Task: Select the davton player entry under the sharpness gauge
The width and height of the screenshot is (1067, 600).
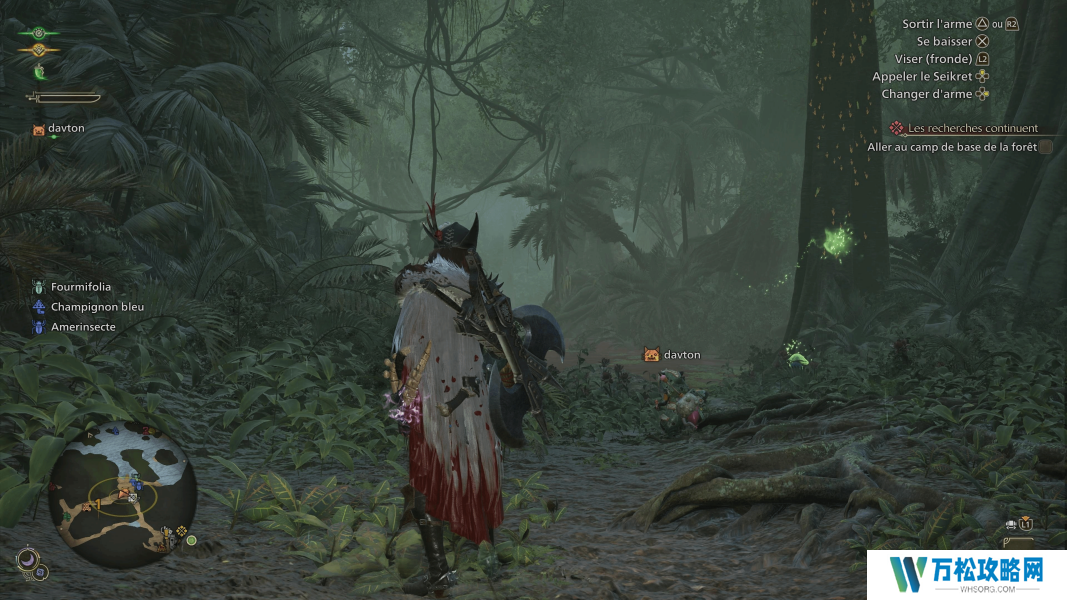Action: 66,129
